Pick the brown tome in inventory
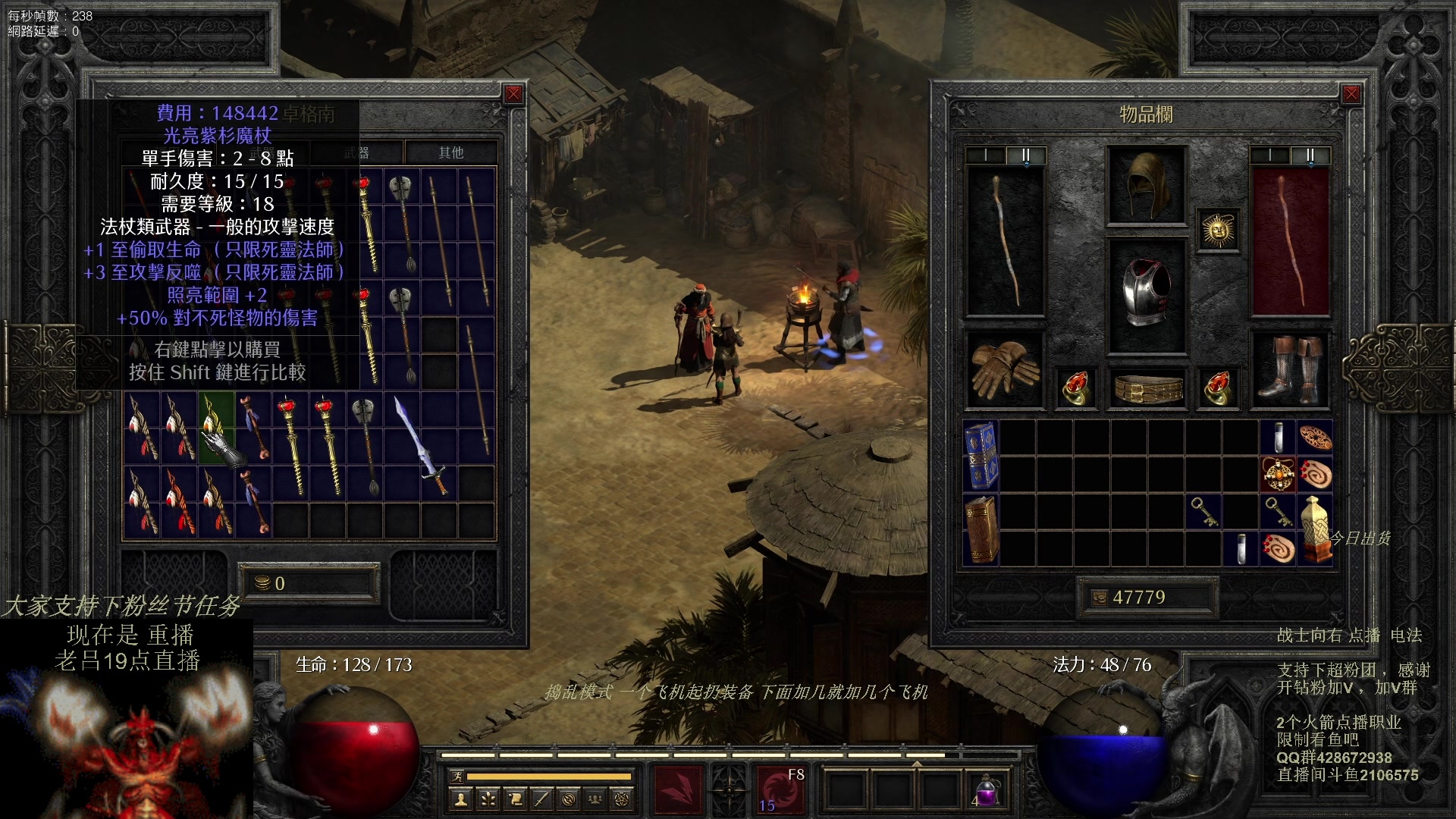Viewport: 1456px width, 819px height. pos(981,529)
